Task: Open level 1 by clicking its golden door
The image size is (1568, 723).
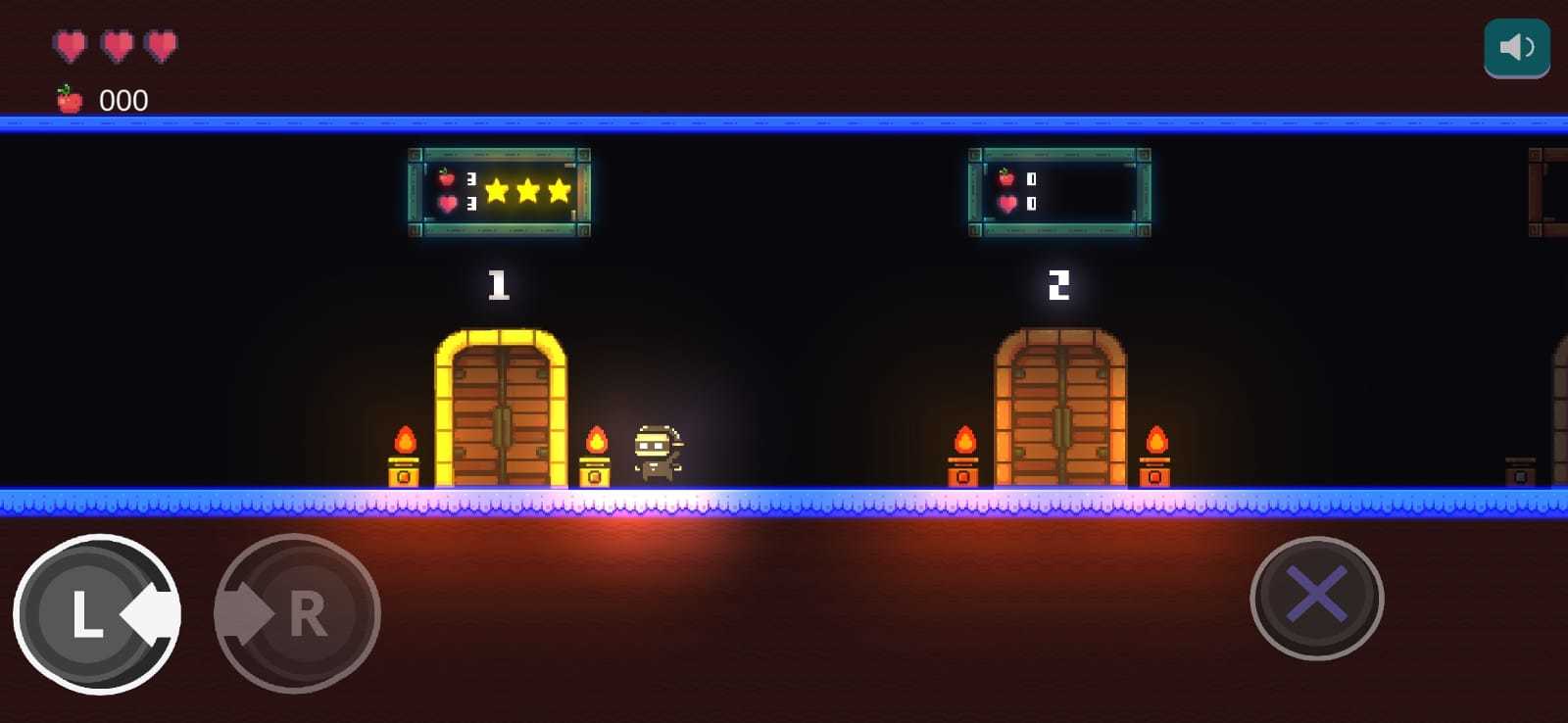Action: (x=500, y=411)
